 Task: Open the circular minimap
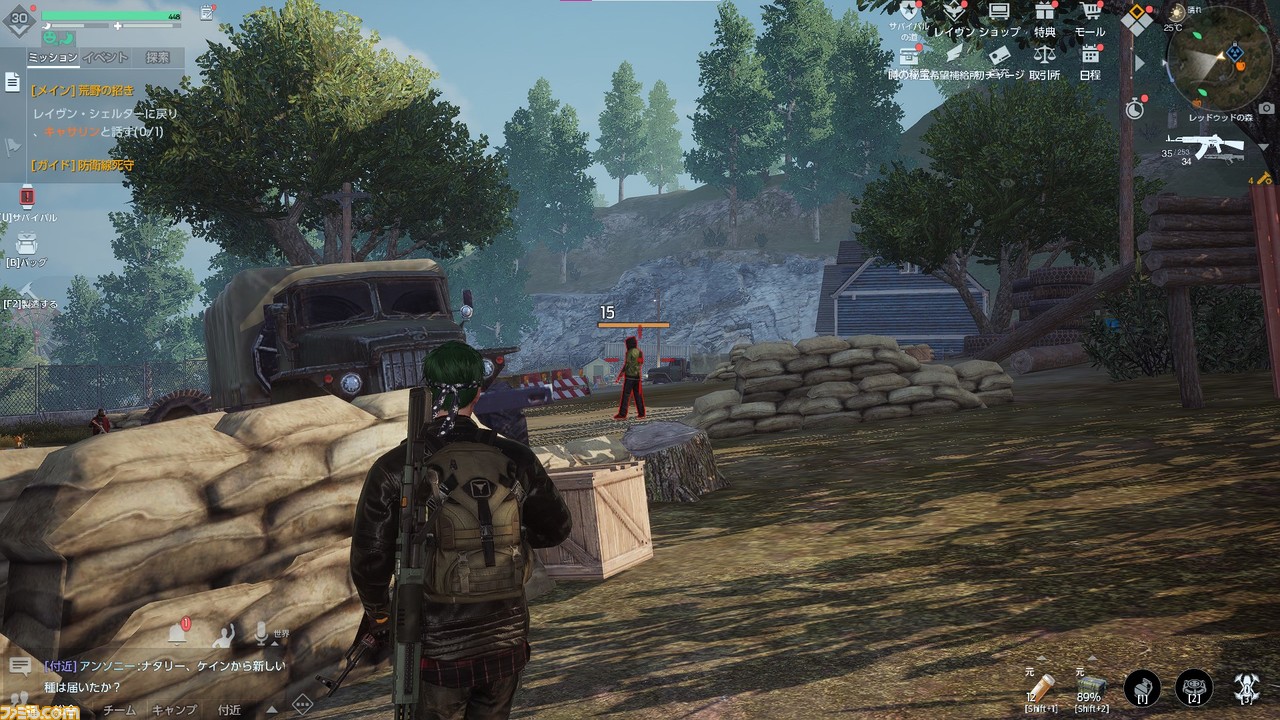pyautogui.click(x=1219, y=60)
